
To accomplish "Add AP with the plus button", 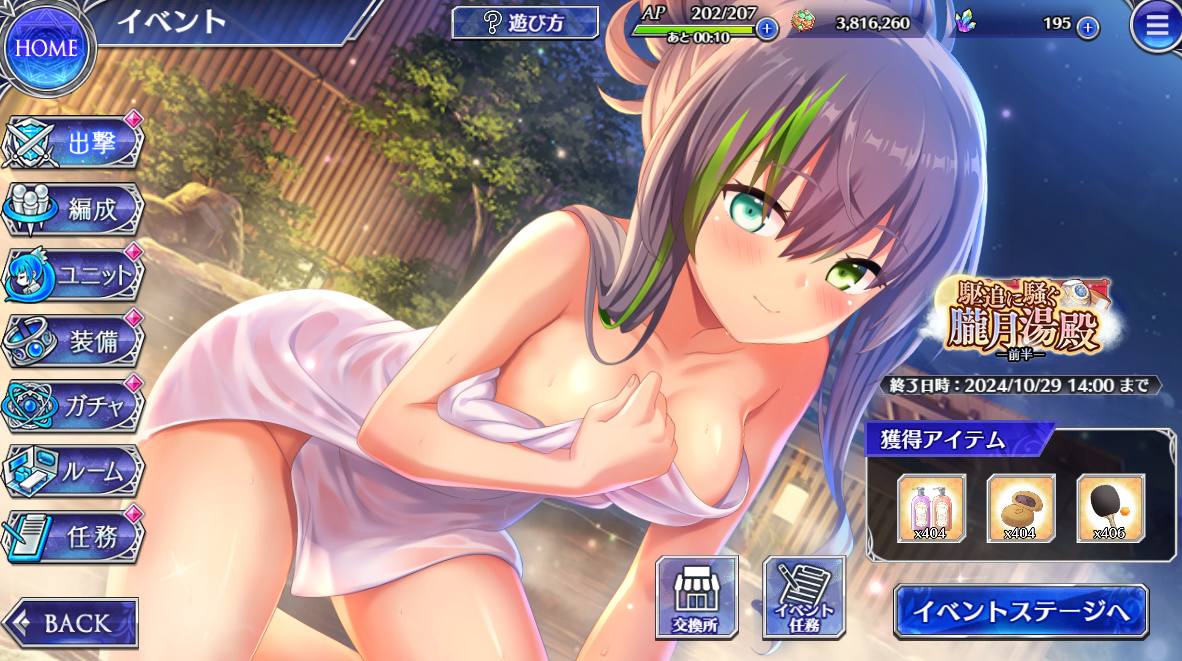I will pos(767,28).
